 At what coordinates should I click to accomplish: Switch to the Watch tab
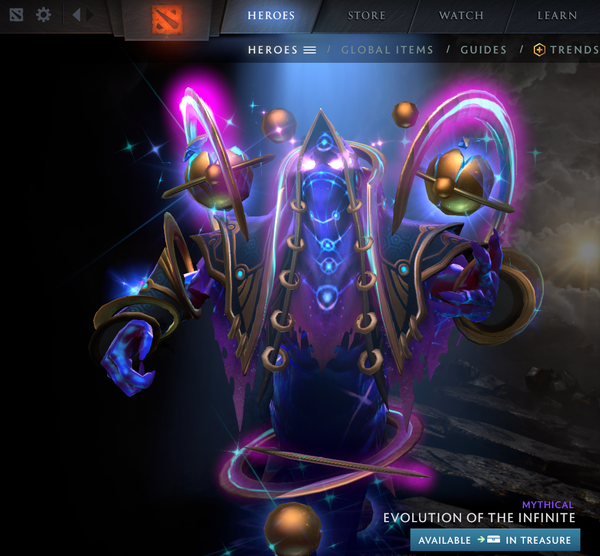461,15
